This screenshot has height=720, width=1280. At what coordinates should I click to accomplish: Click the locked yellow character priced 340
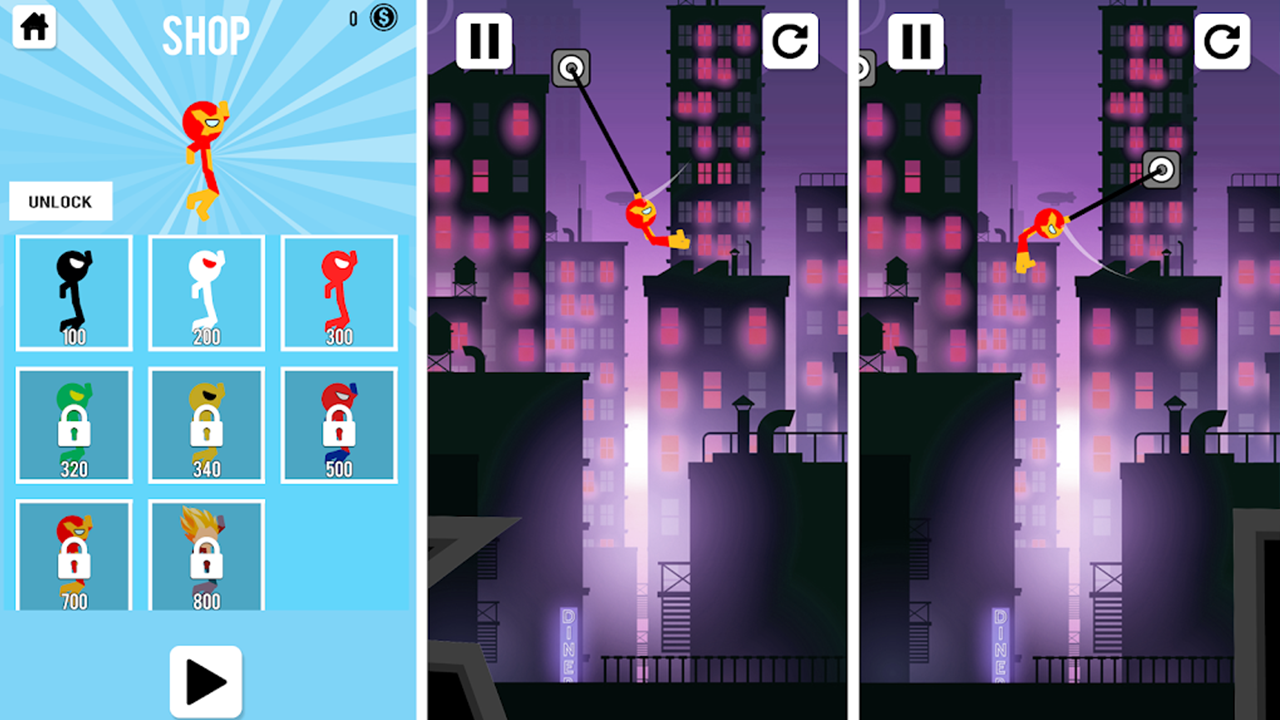pos(206,424)
